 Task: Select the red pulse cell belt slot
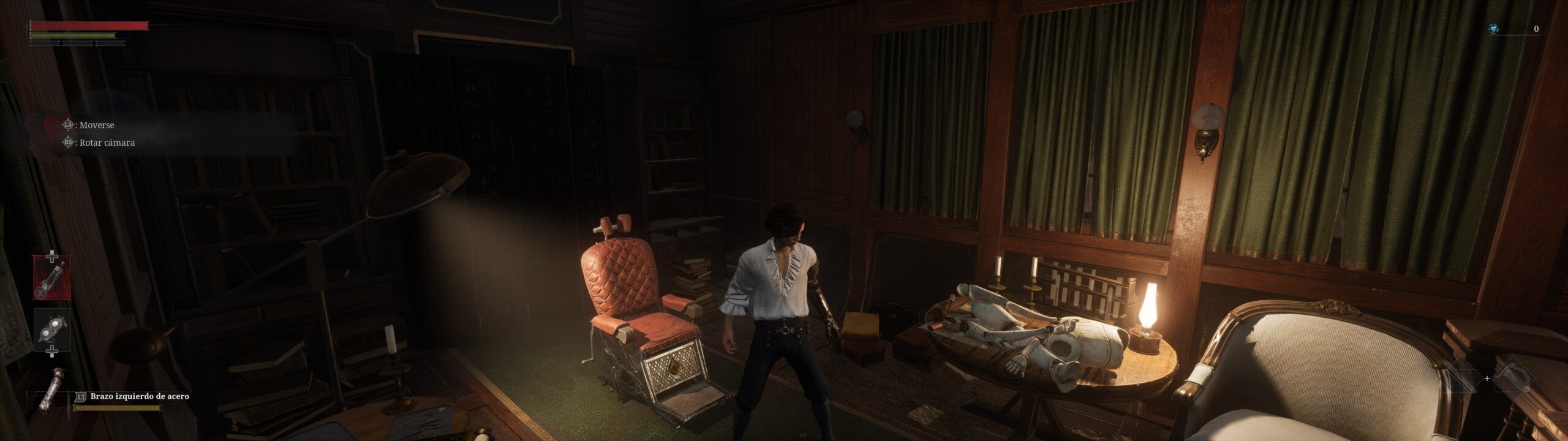coord(52,277)
